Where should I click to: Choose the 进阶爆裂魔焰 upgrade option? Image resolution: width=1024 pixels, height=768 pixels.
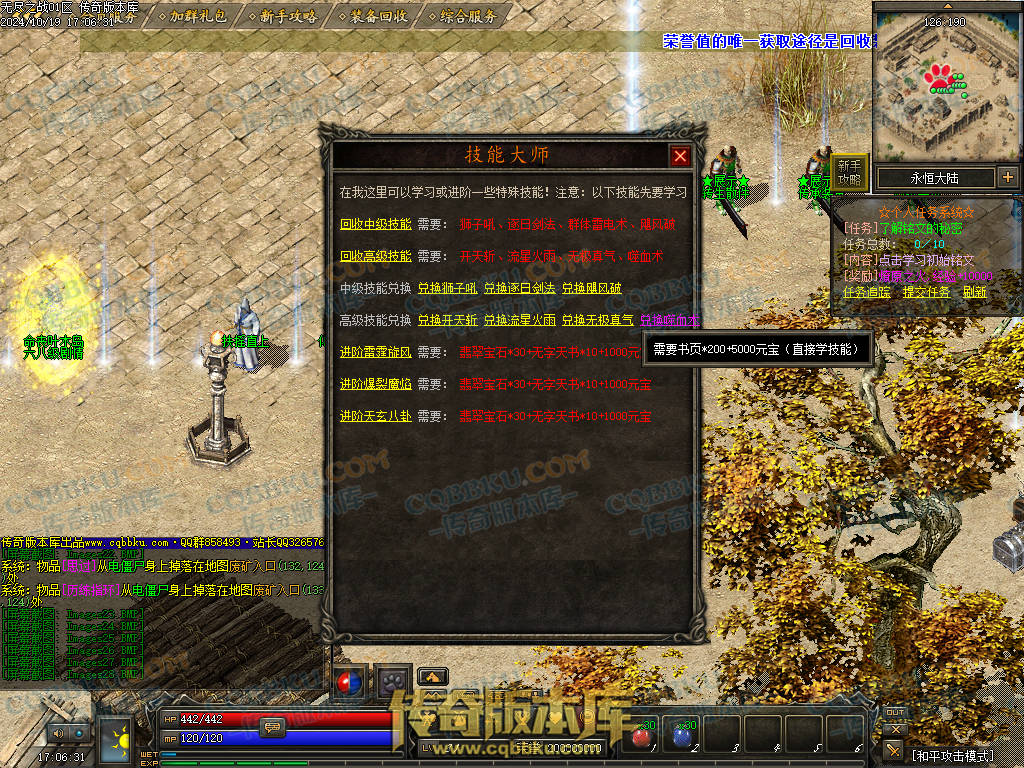tap(375, 384)
